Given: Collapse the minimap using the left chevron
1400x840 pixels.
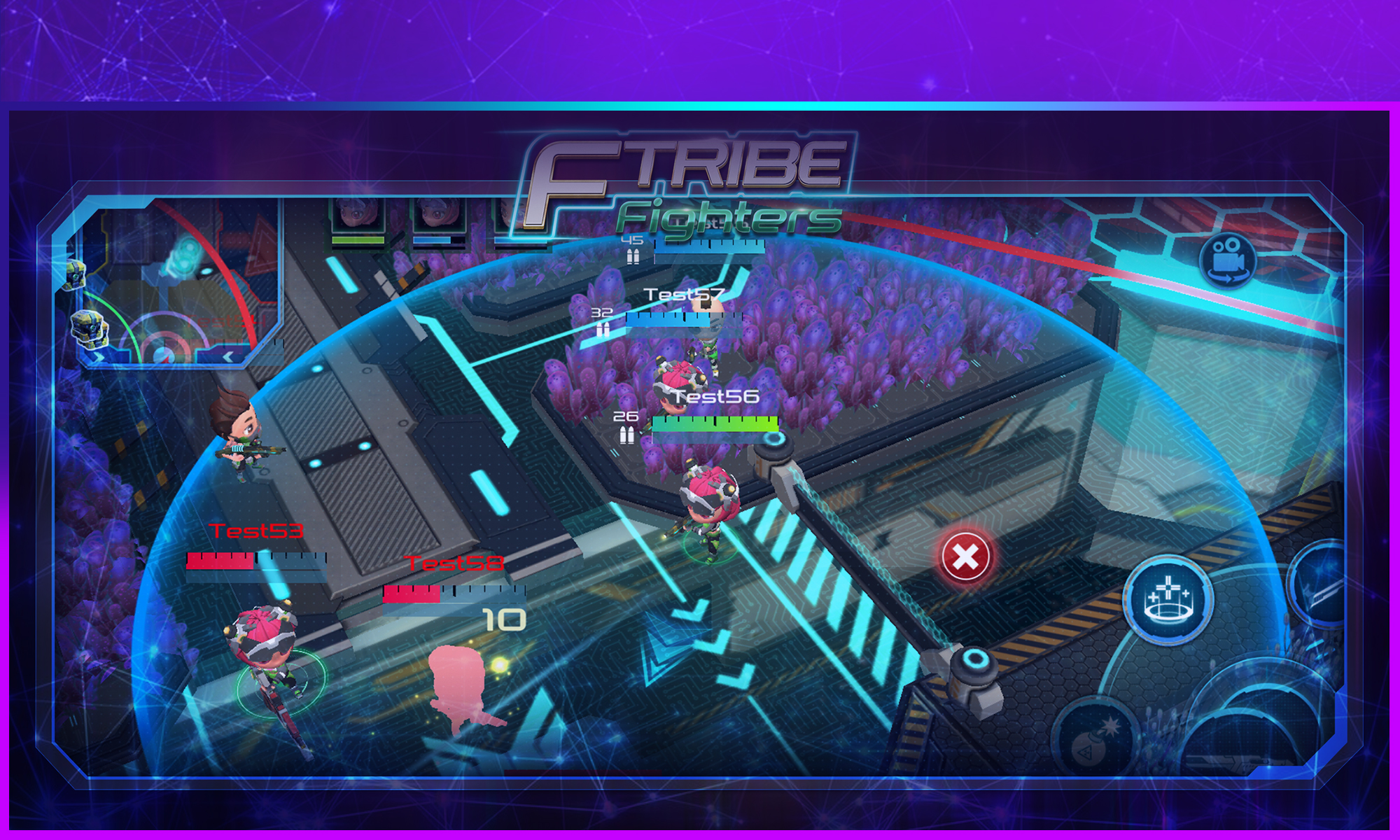Looking at the screenshot, I should pos(227,356).
